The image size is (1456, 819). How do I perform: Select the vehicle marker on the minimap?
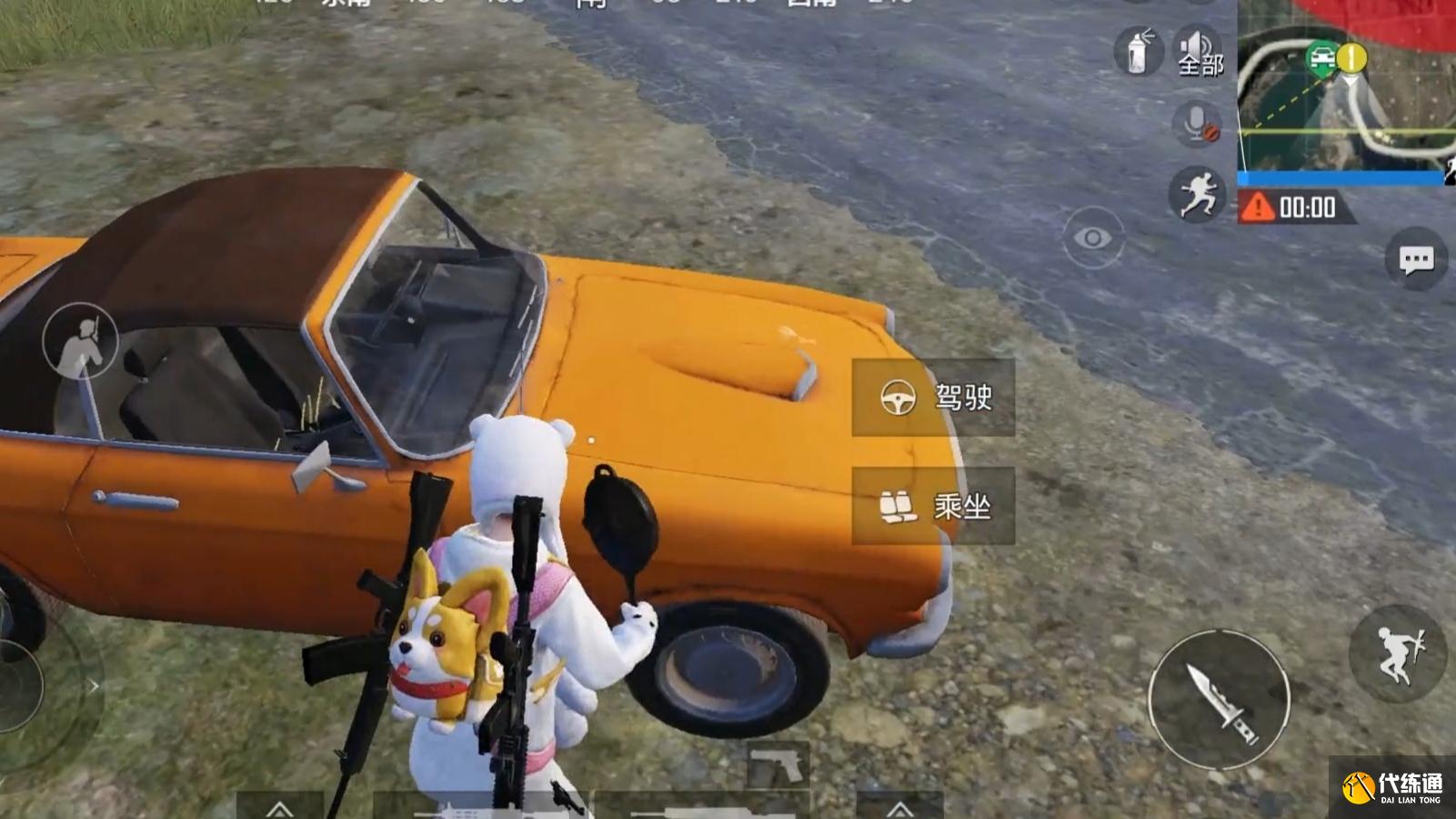(x=1320, y=60)
